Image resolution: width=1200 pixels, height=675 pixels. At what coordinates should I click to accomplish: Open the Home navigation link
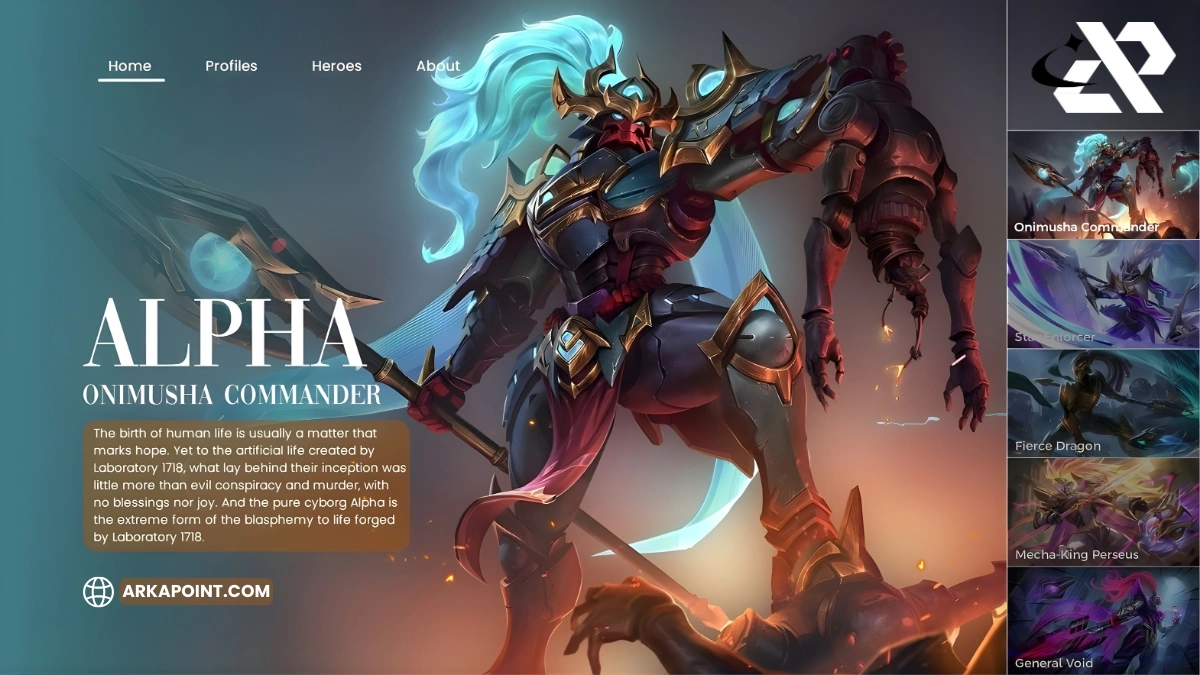coord(130,66)
